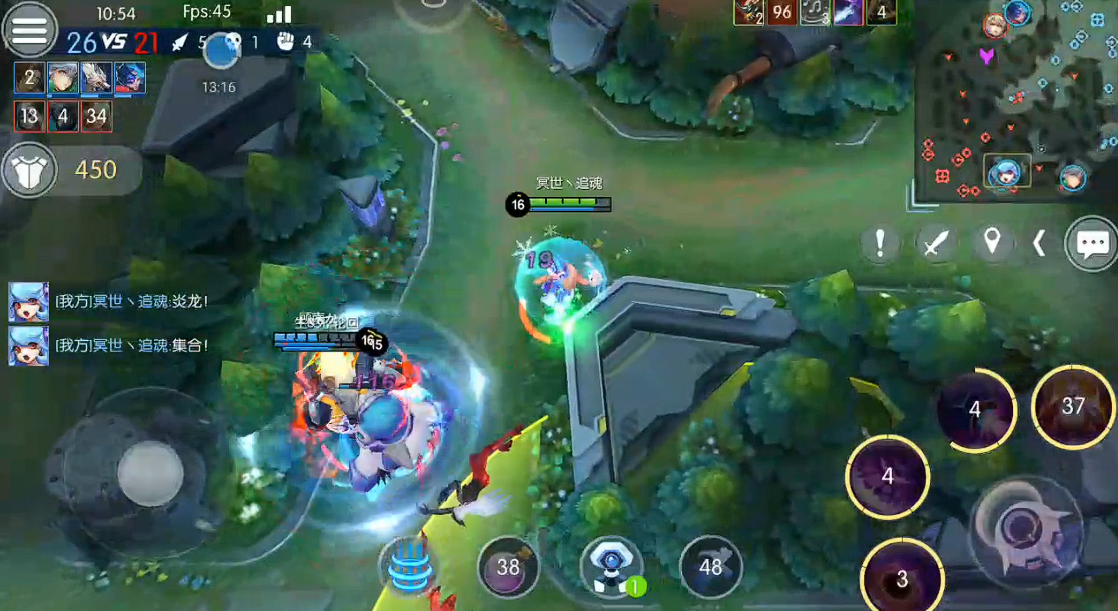
Task: Select the enemy portrait showing 13
Action: (x=29, y=116)
